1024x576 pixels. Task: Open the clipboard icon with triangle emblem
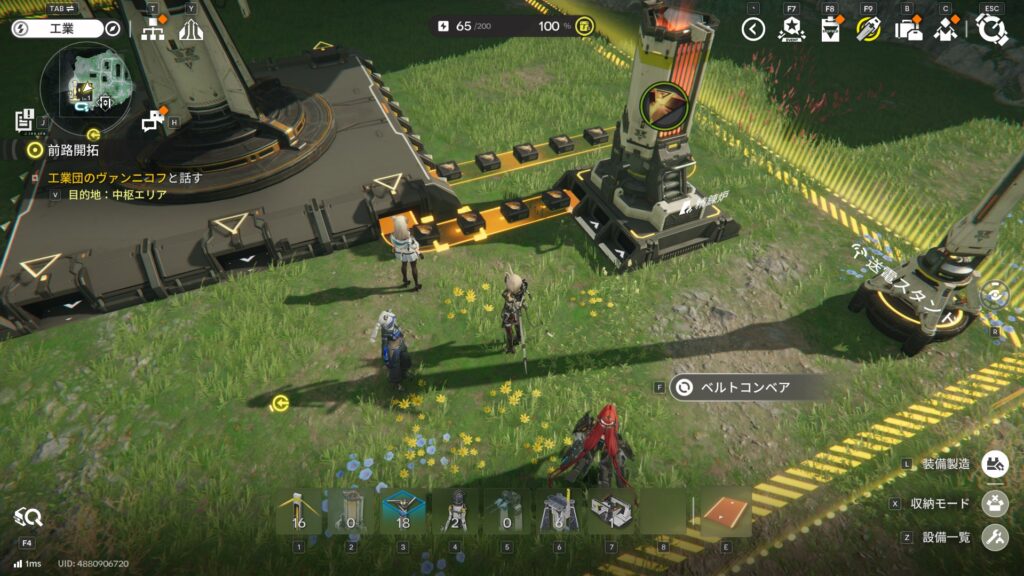[830, 30]
